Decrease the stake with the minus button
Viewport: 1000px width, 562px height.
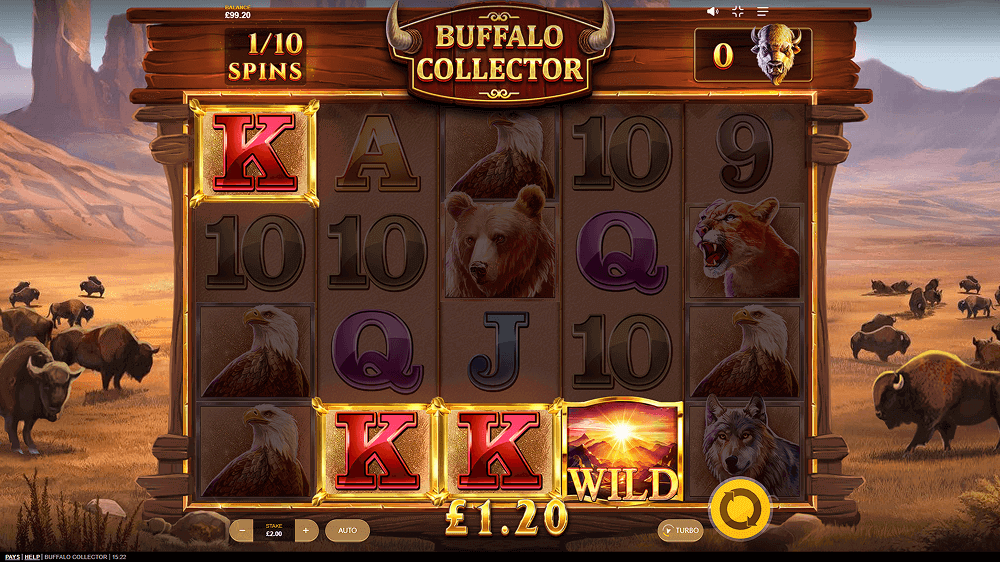click(241, 530)
